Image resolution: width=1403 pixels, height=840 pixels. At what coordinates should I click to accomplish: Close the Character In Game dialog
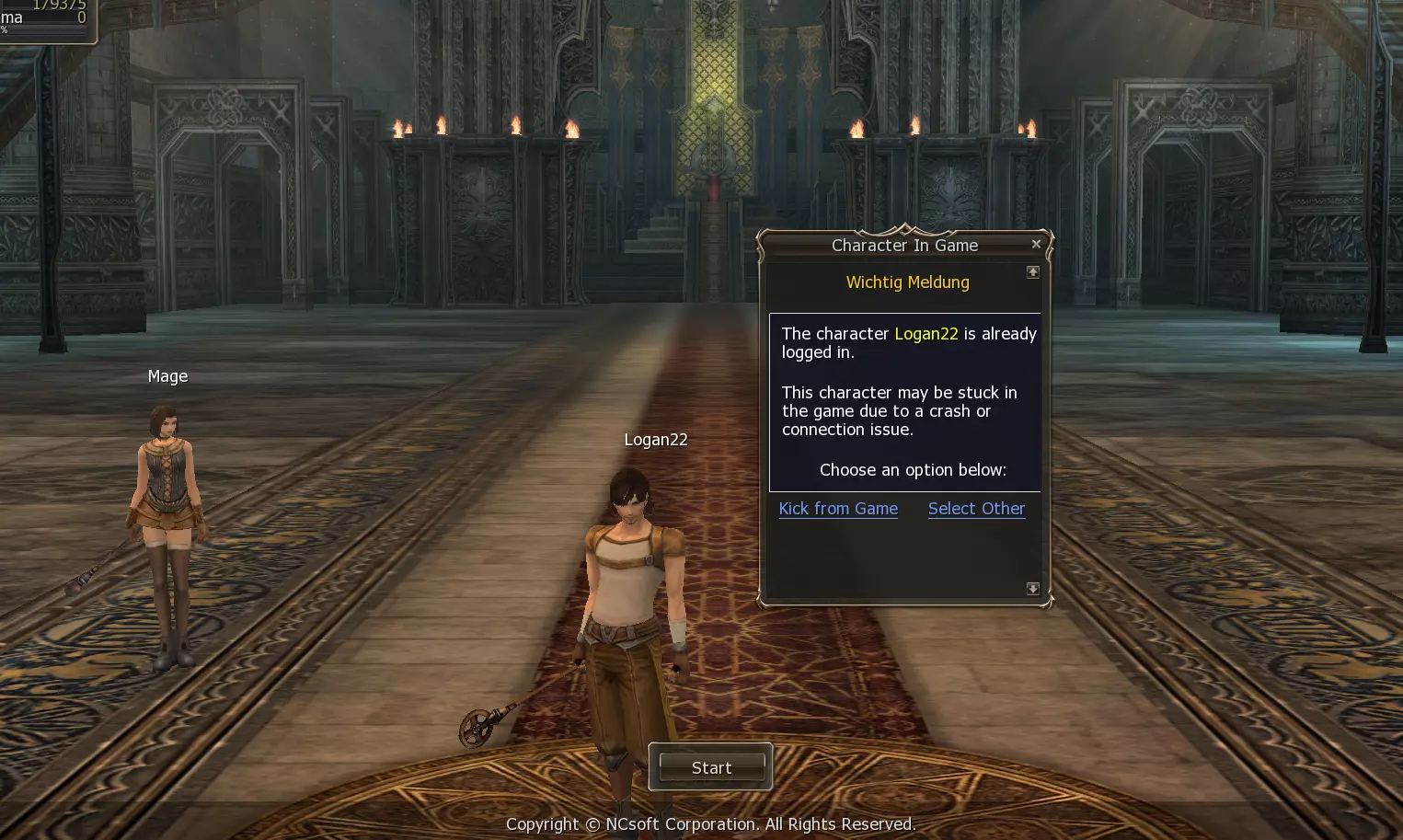tap(1036, 244)
